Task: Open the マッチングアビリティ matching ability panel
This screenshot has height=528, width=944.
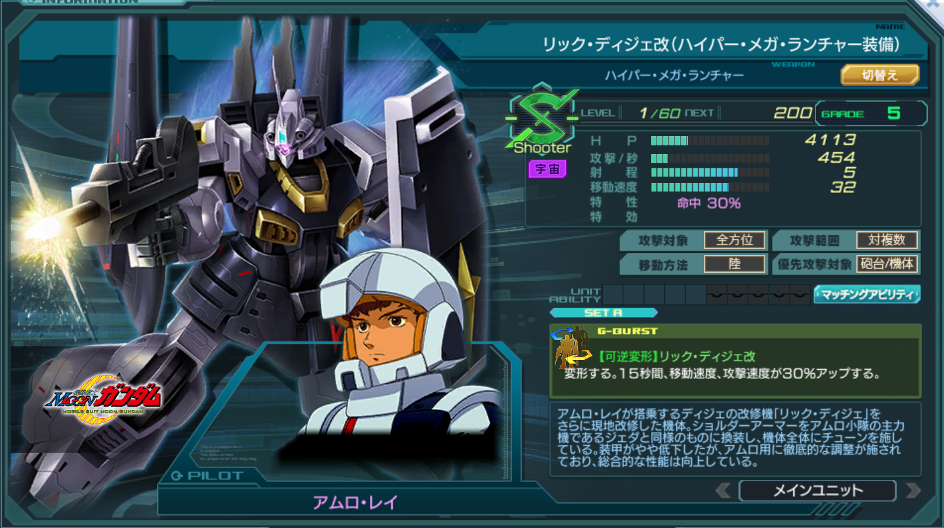Action: [867, 294]
